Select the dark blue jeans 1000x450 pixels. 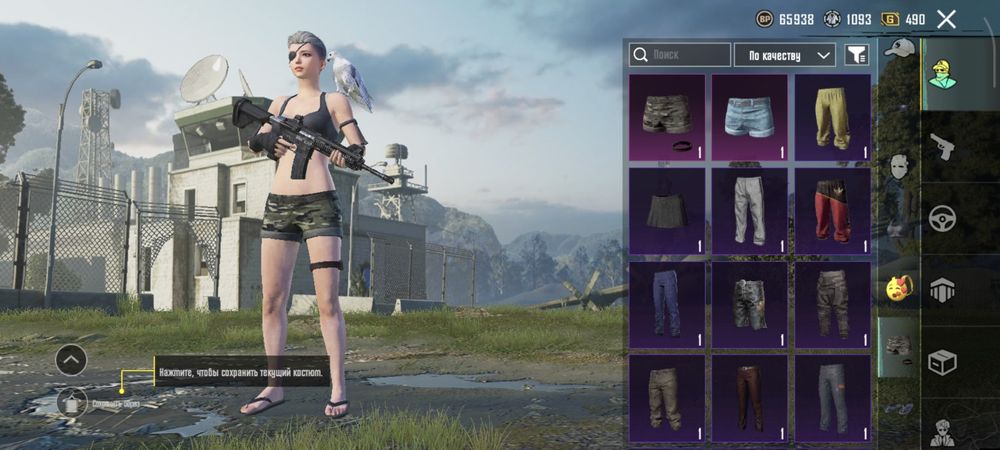(x=667, y=304)
